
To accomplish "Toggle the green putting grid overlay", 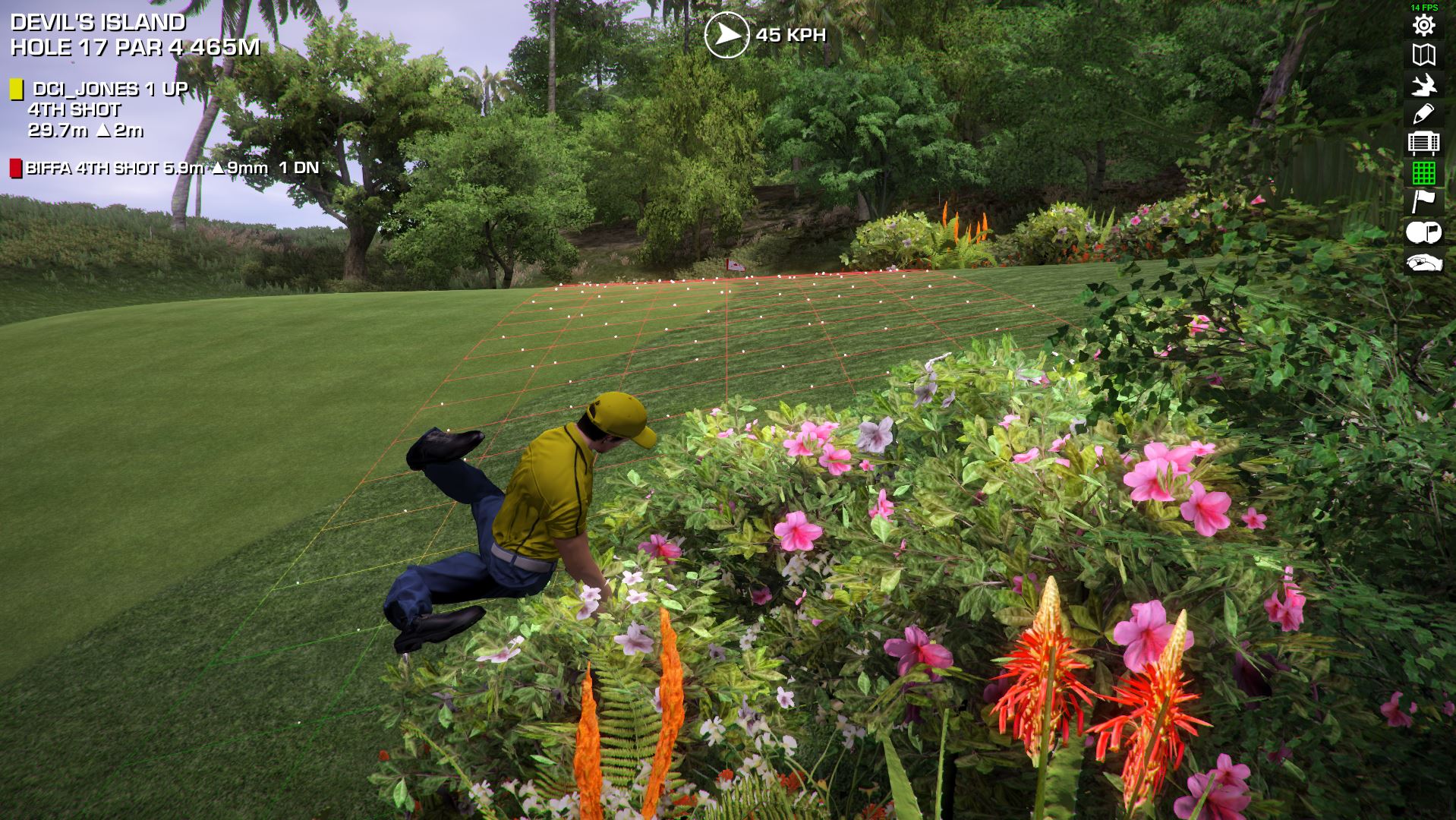I will click(1423, 172).
